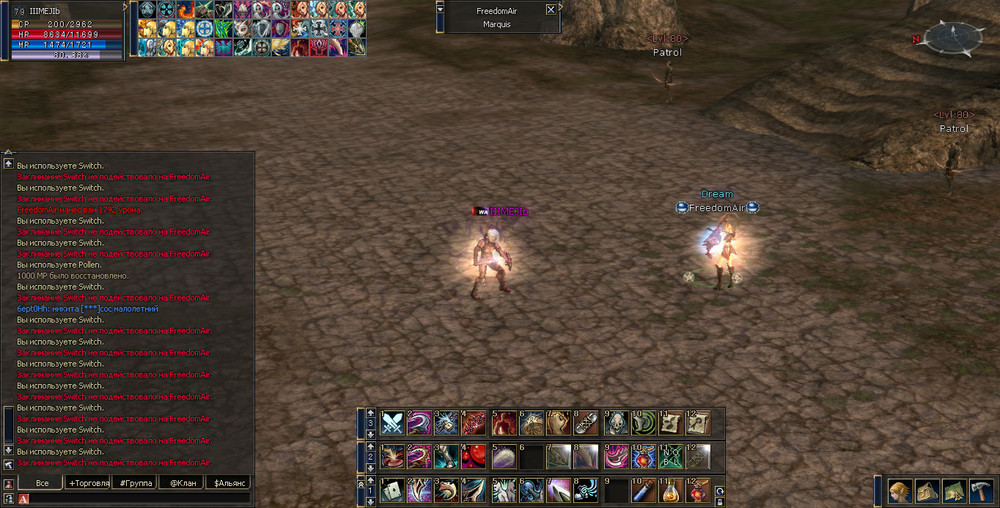
Task: Close the FreedomAir target window
Action: 550,9
